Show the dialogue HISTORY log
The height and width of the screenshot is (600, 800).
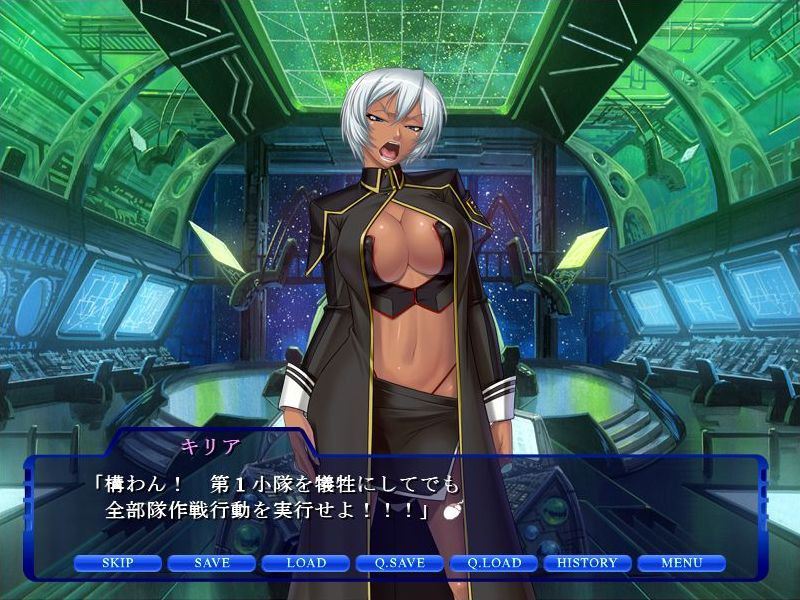tap(588, 563)
